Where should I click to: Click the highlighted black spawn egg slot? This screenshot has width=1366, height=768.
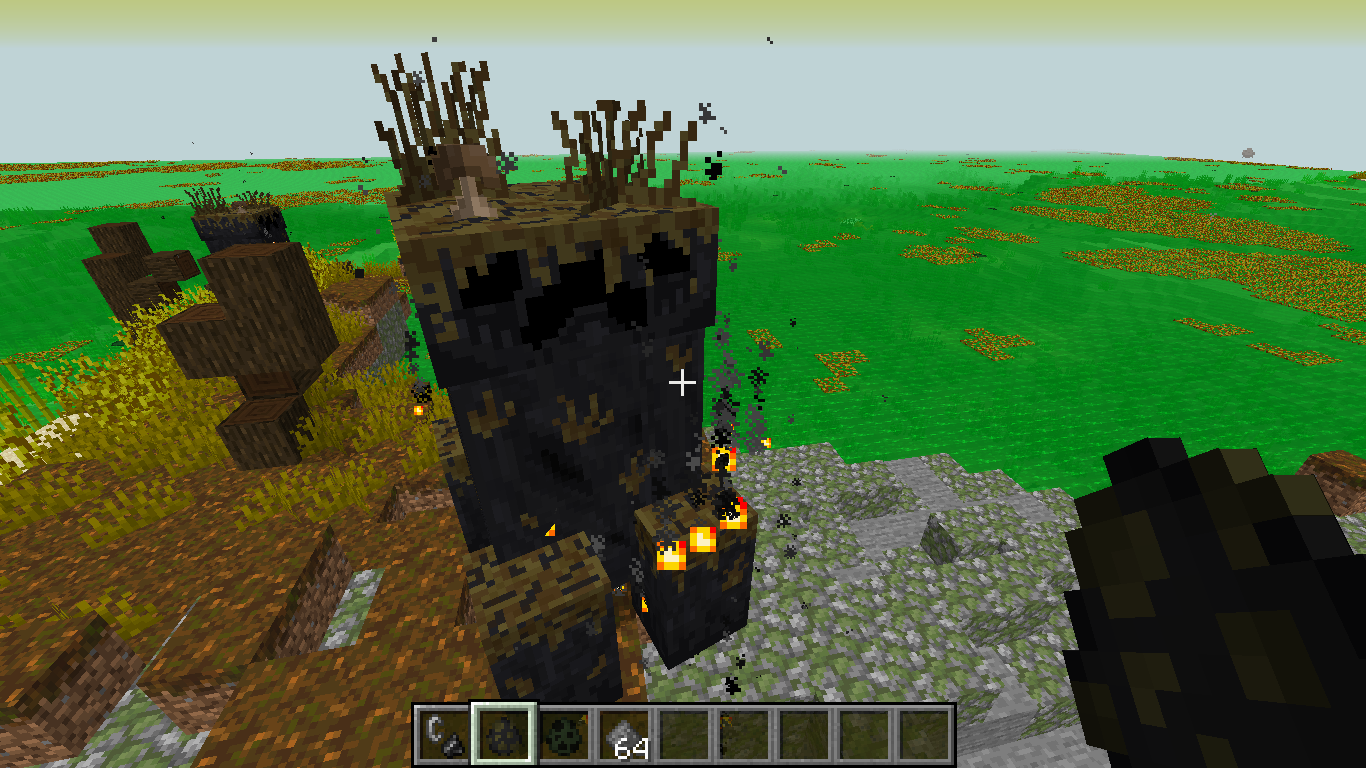click(x=504, y=735)
